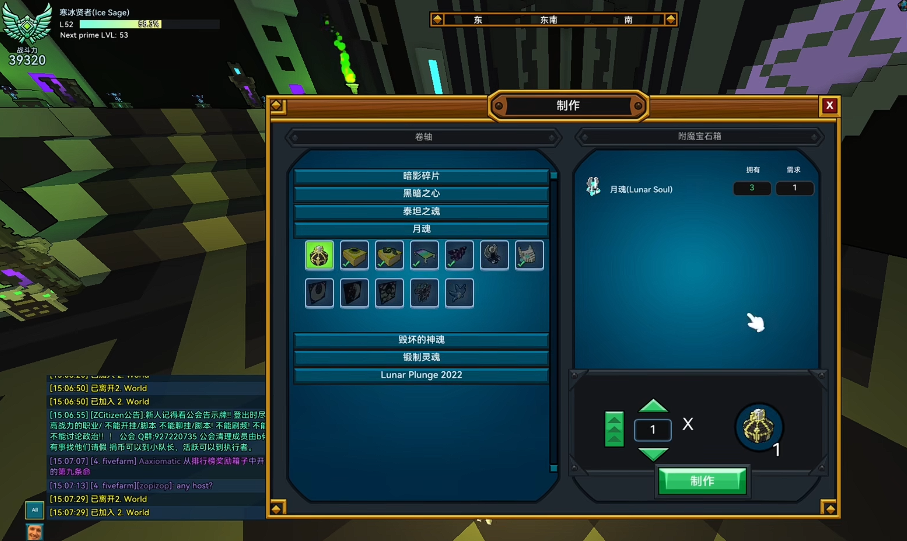
Task: Collapse the 月魂 recipe category
Action: click(x=421, y=229)
